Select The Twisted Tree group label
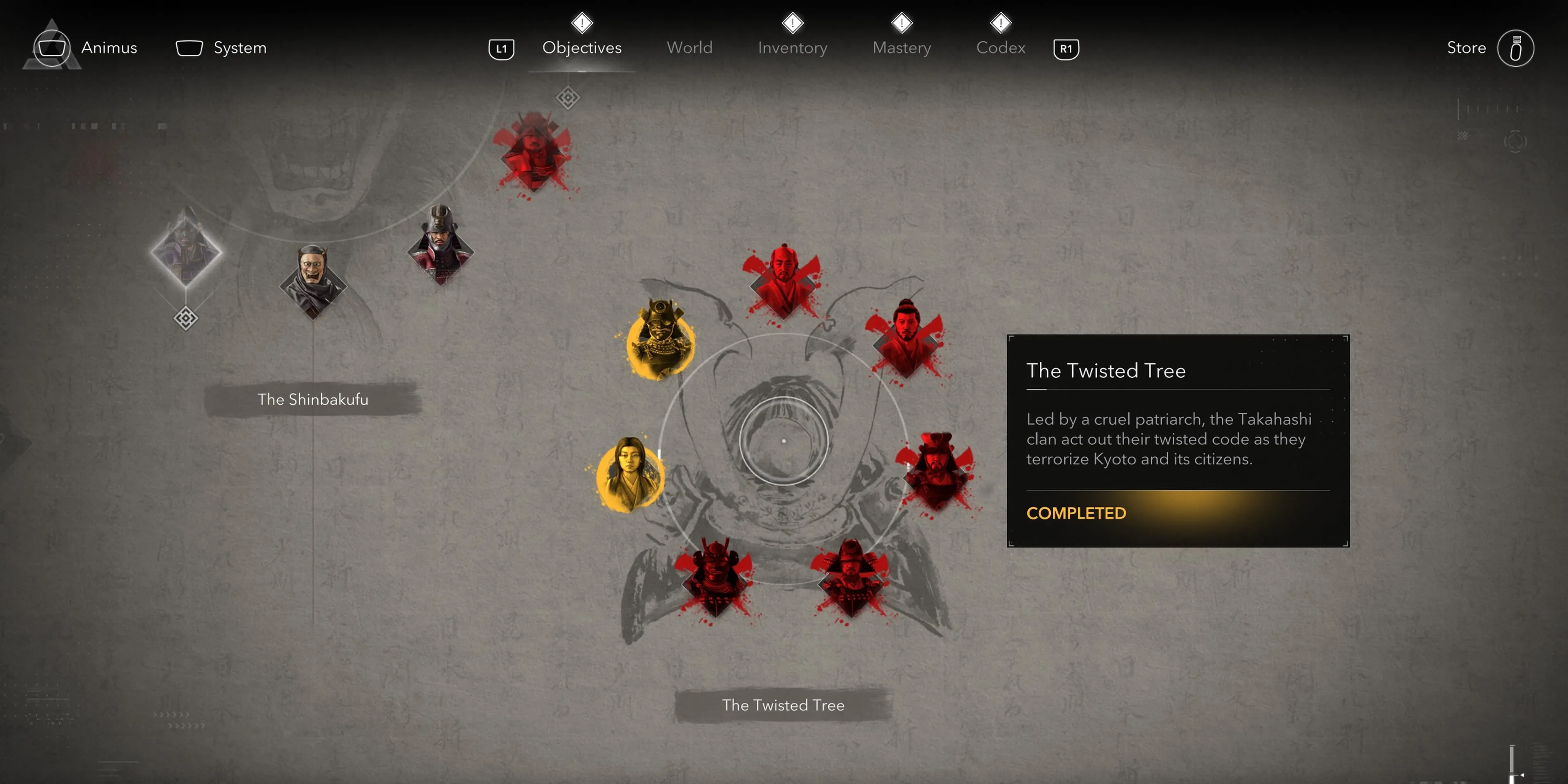This screenshot has width=1568, height=784. 783,705
